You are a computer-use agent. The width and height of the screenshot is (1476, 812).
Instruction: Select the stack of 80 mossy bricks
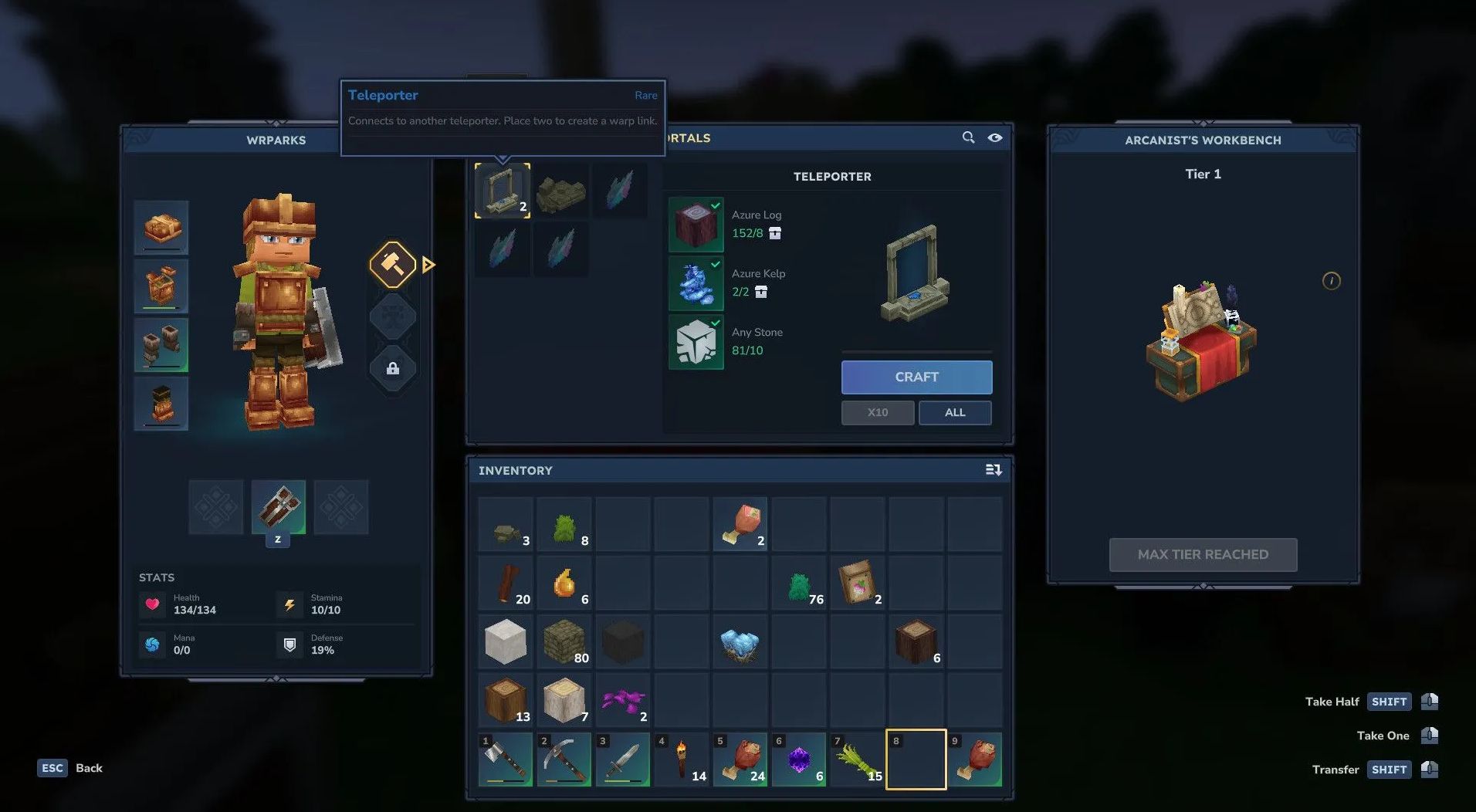(564, 642)
